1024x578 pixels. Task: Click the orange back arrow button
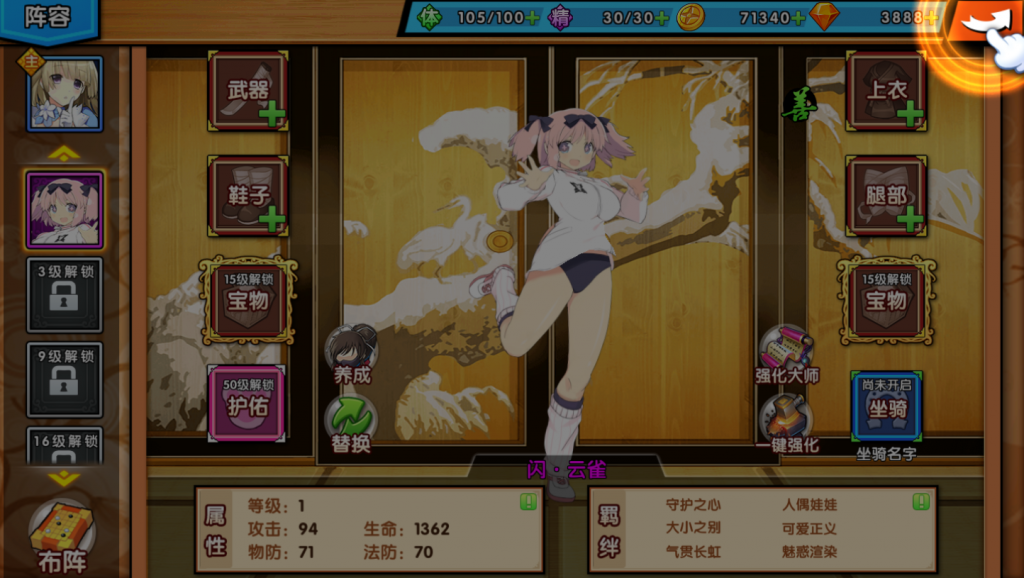coord(981,22)
